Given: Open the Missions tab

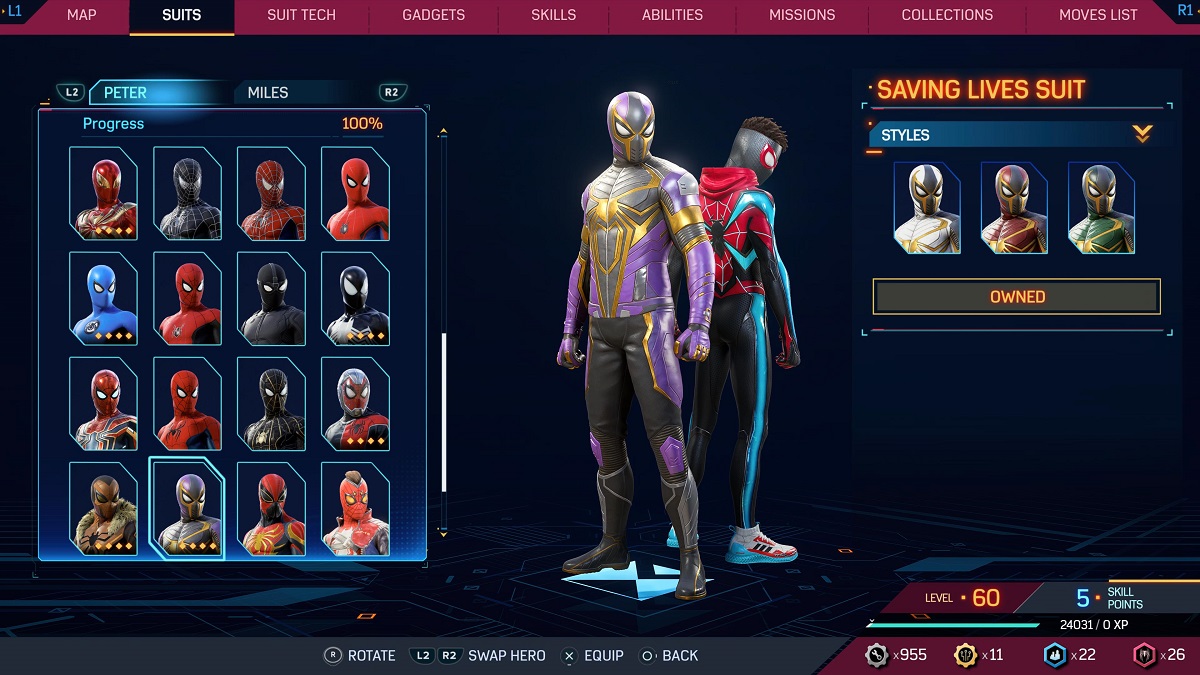Looking at the screenshot, I should (x=802, y=15).
